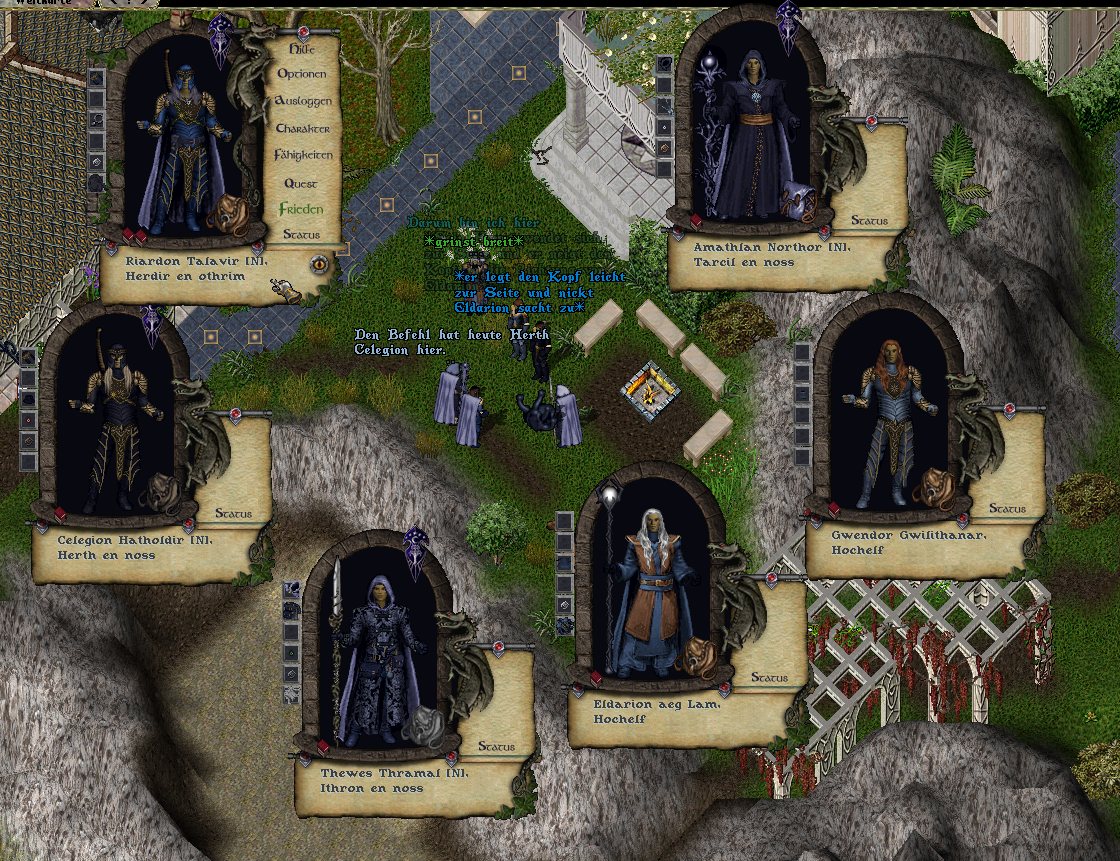Open the Optionen menu entry

[301, 75]
